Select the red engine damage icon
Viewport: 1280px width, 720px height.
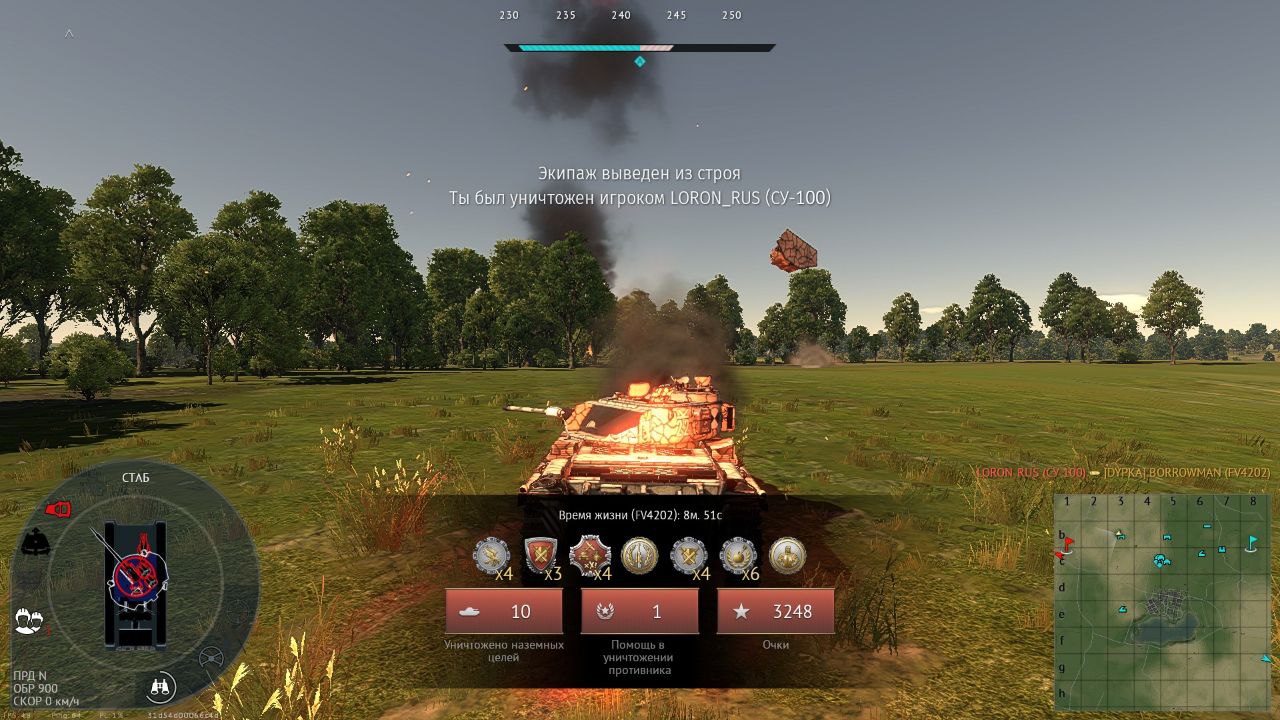coord(58,509)
